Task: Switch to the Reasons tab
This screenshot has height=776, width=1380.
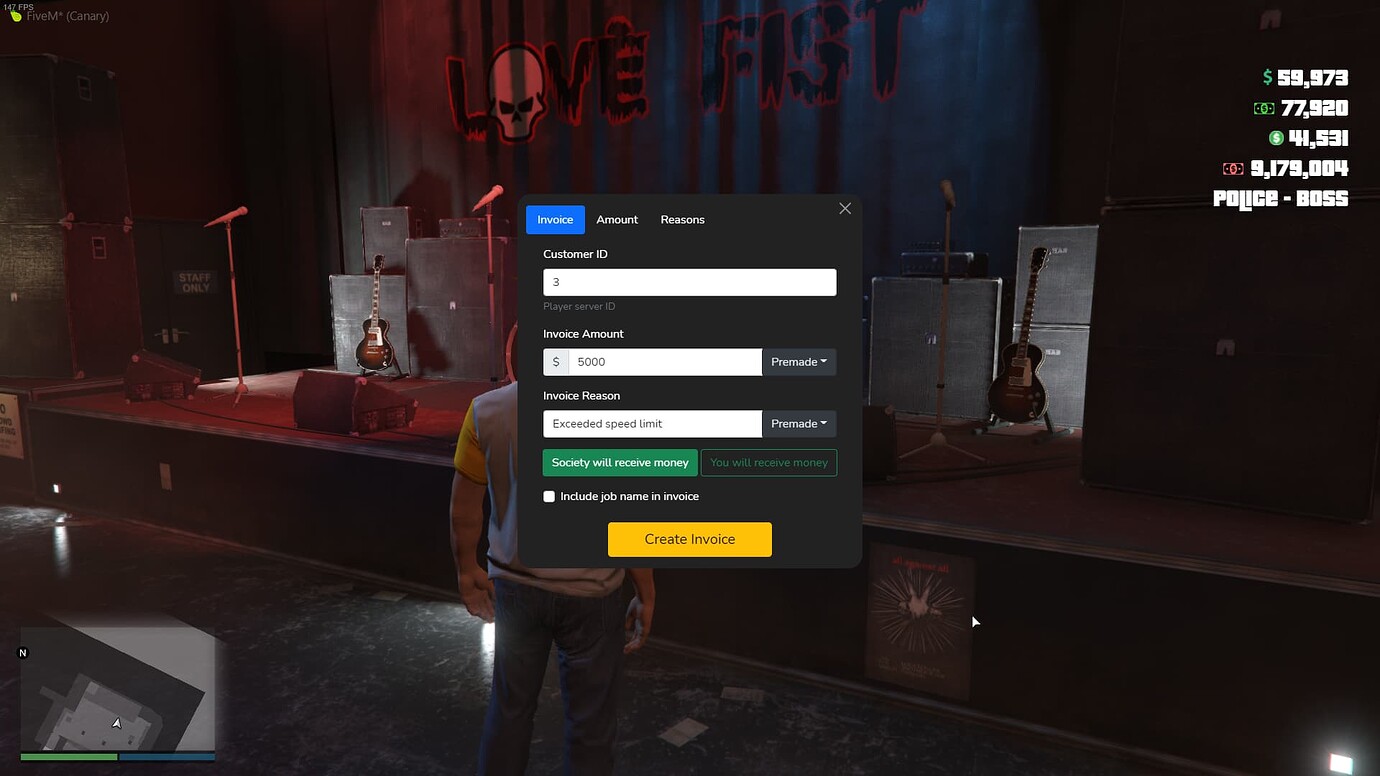Action: (x=683, y=219)
